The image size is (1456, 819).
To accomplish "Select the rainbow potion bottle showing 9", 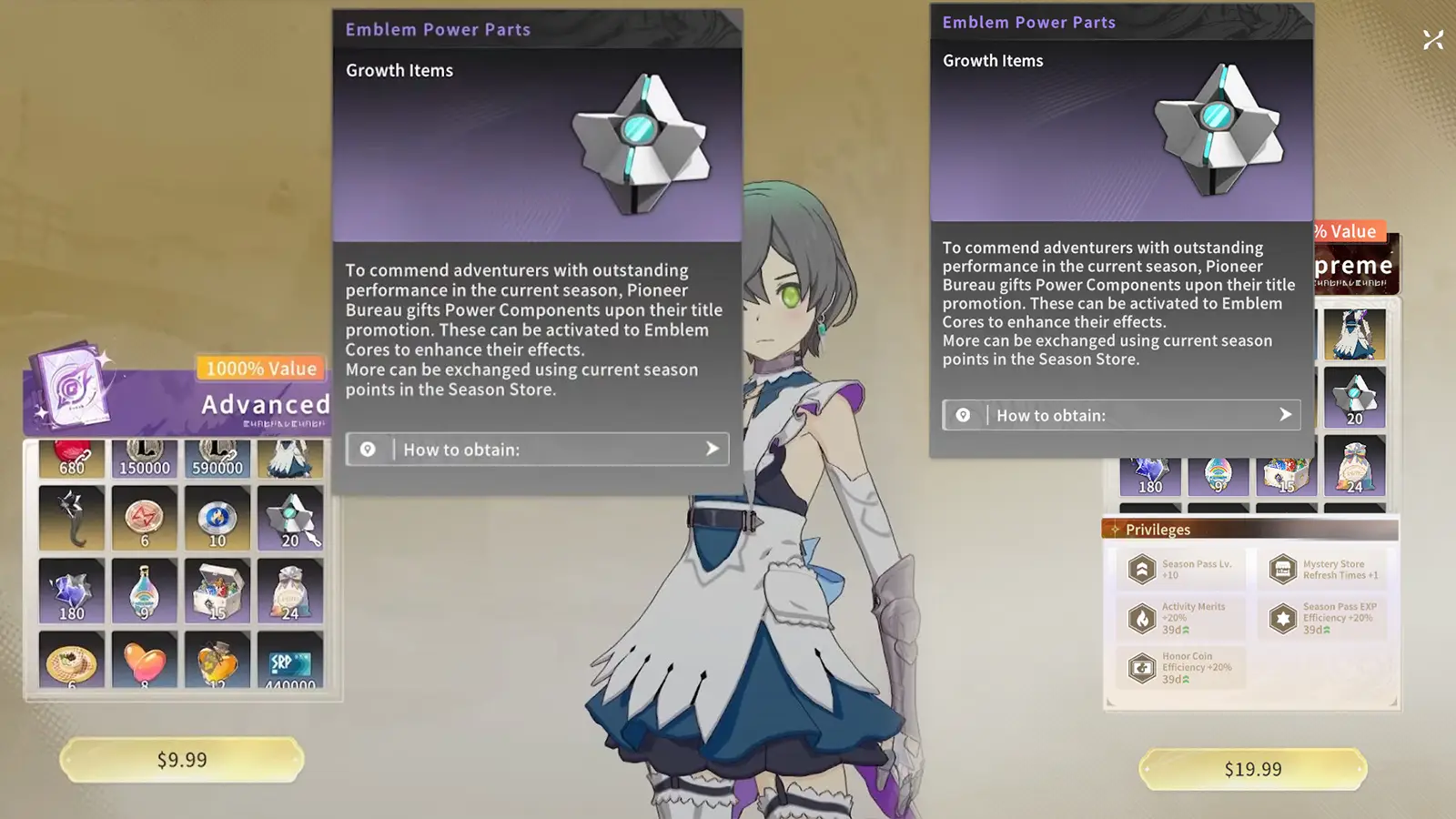I will 144,590.
